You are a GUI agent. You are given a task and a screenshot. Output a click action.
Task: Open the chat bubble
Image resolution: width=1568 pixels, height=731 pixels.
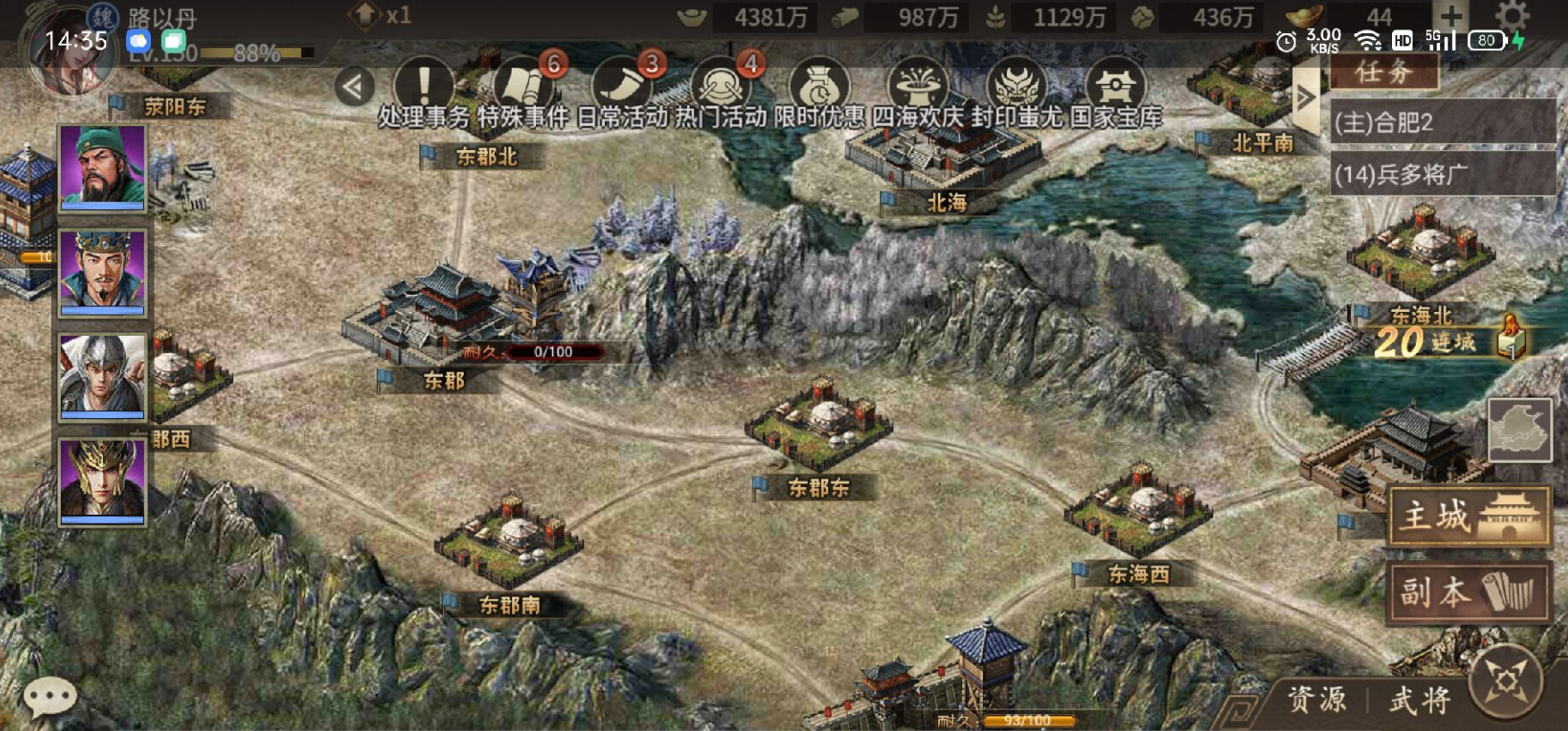pyautogui.click(x=49, y=695)
